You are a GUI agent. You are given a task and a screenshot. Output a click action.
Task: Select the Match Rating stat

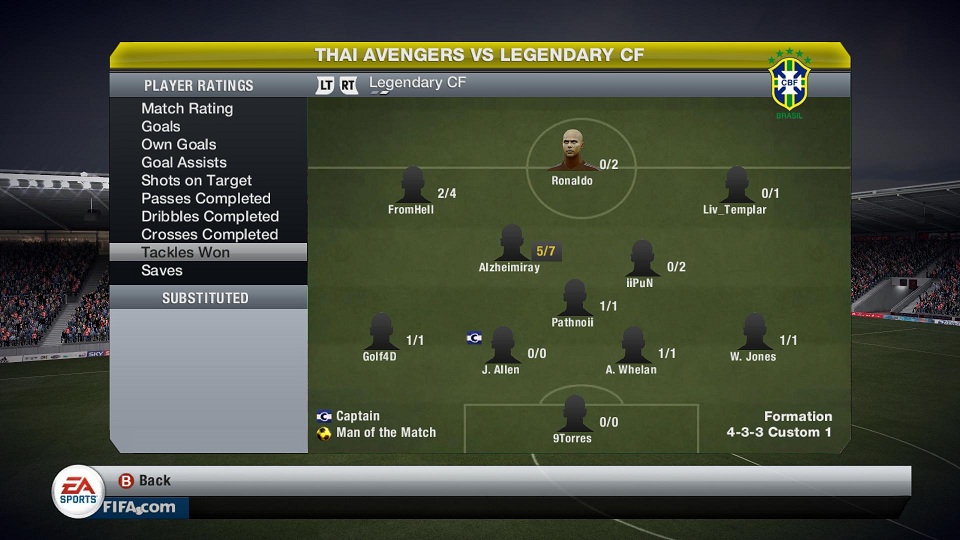187,108
